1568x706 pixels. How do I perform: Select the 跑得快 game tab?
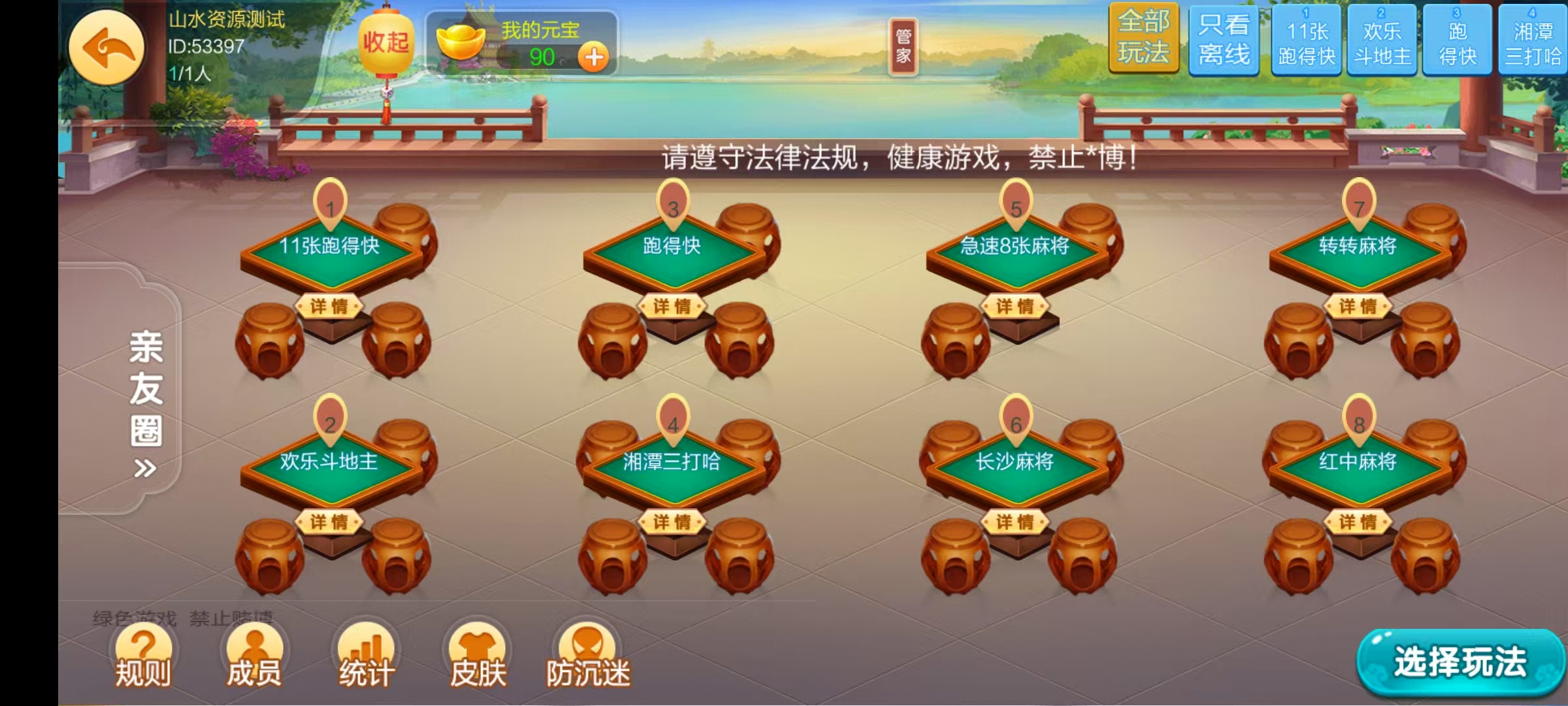pos(1457,39)
